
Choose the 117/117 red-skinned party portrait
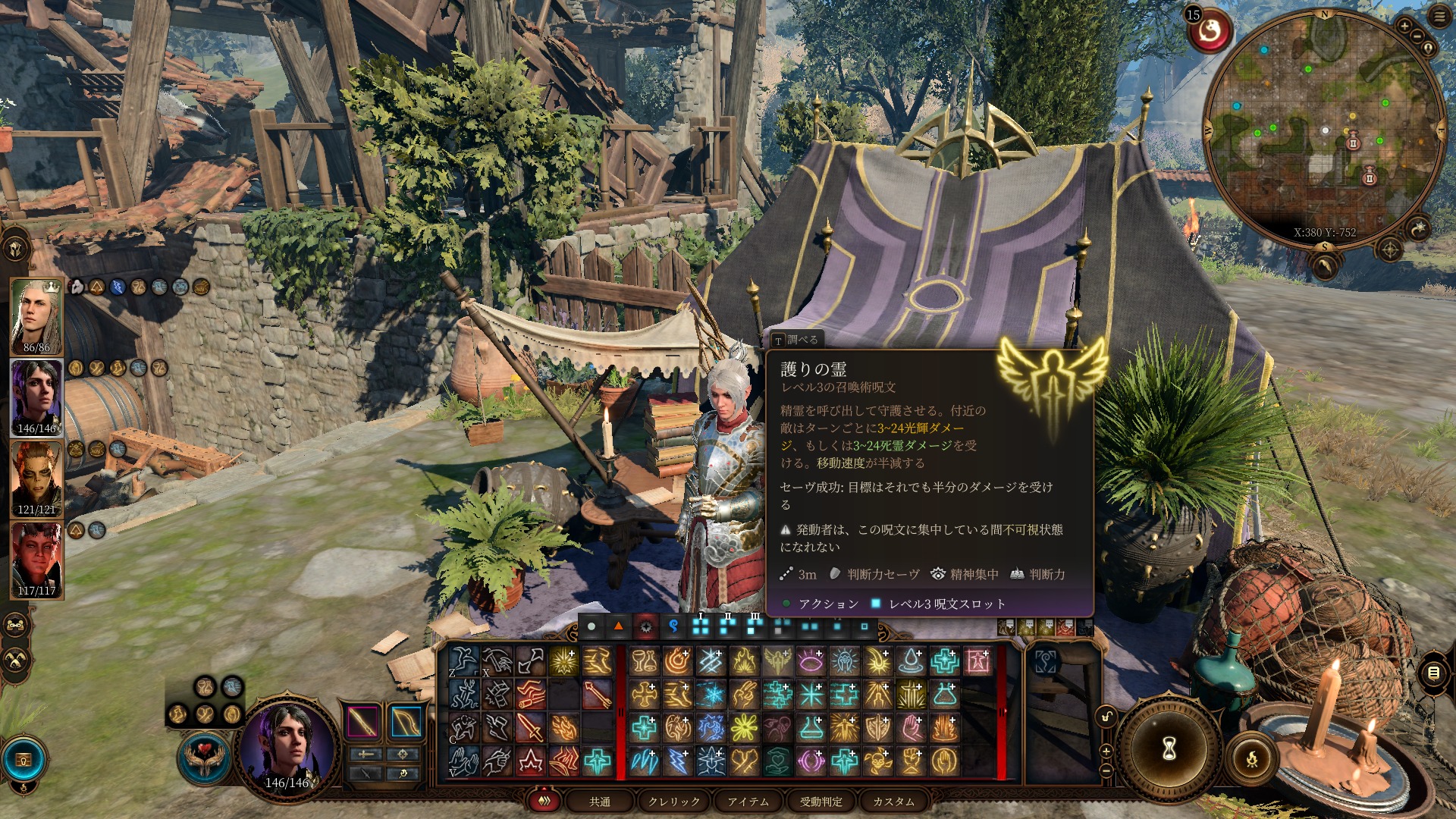[x=36, y=560]
